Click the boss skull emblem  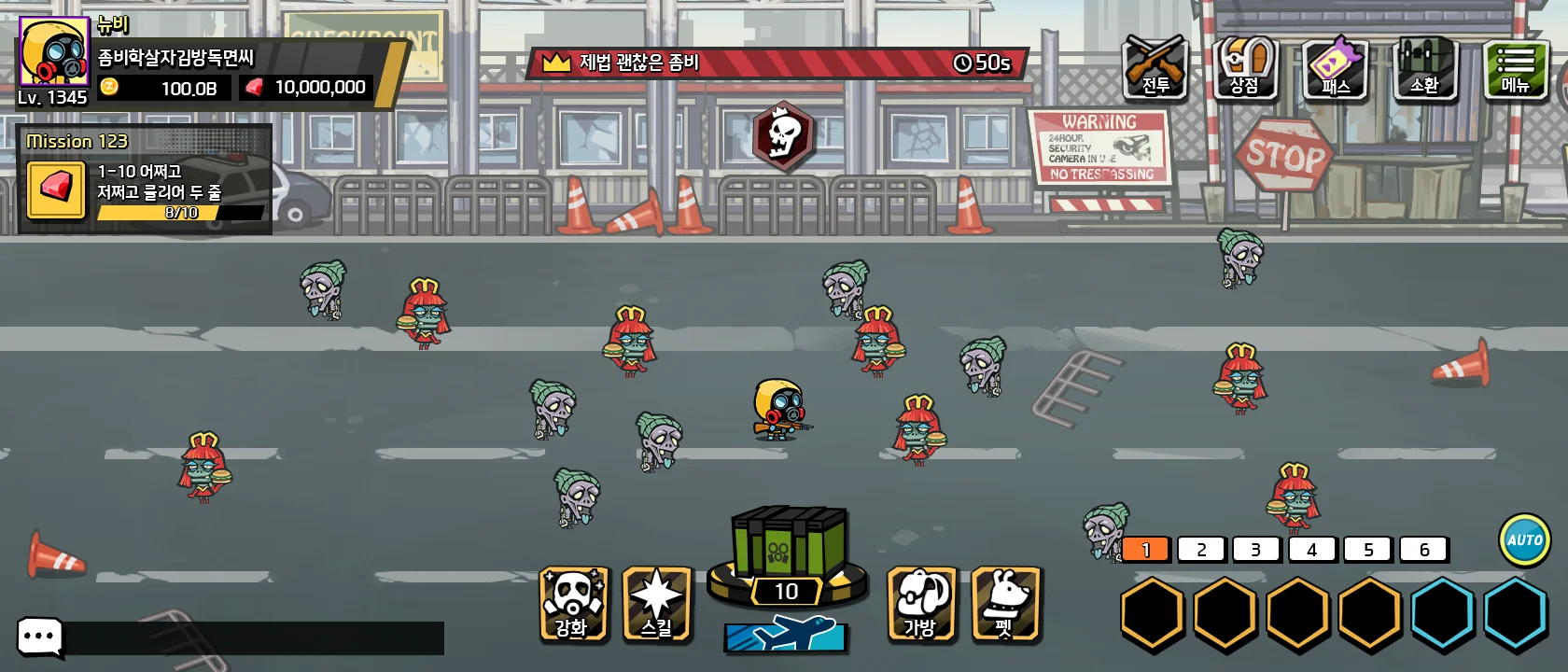coord(783,136)
